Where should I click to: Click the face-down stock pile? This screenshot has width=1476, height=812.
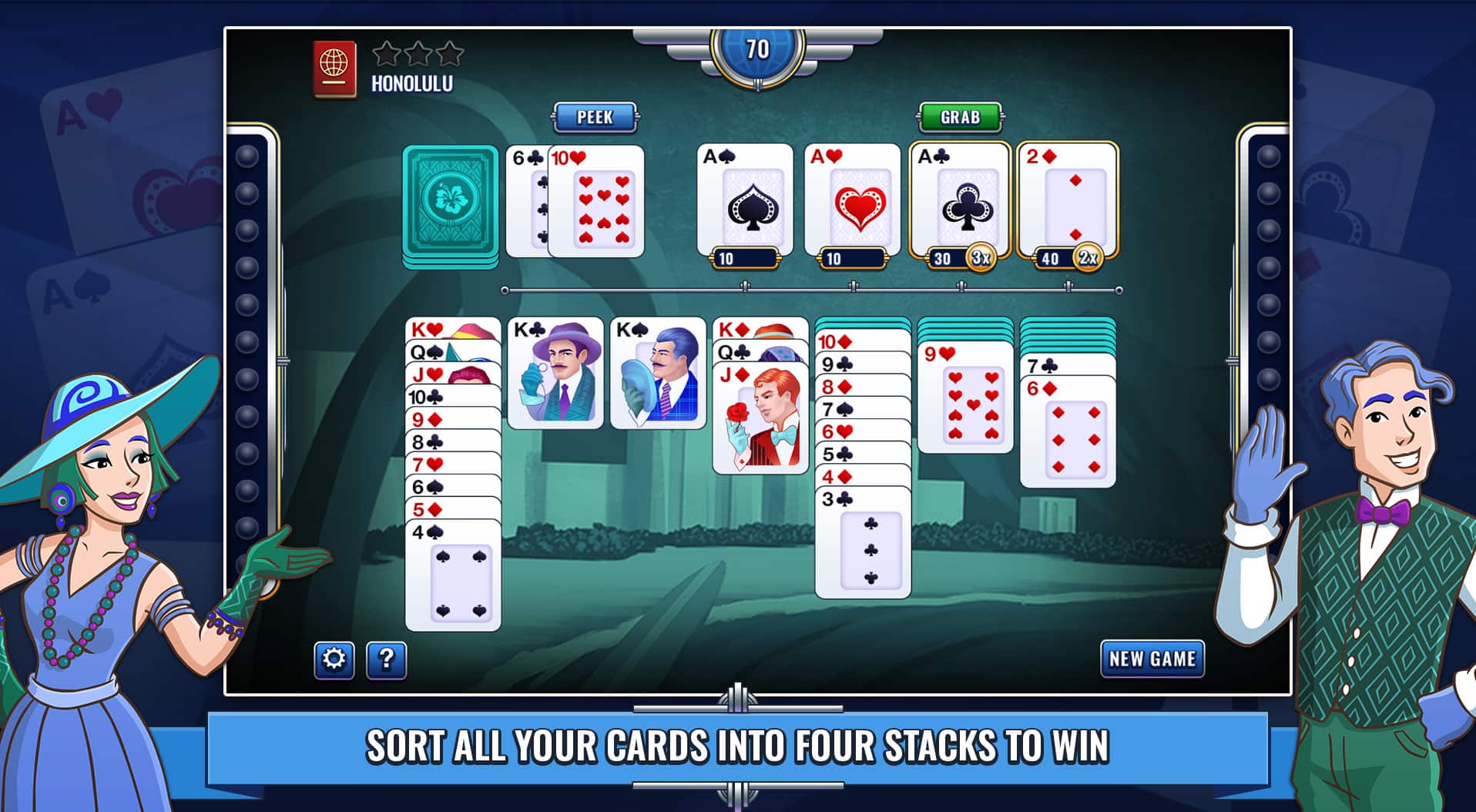[450, 203]
